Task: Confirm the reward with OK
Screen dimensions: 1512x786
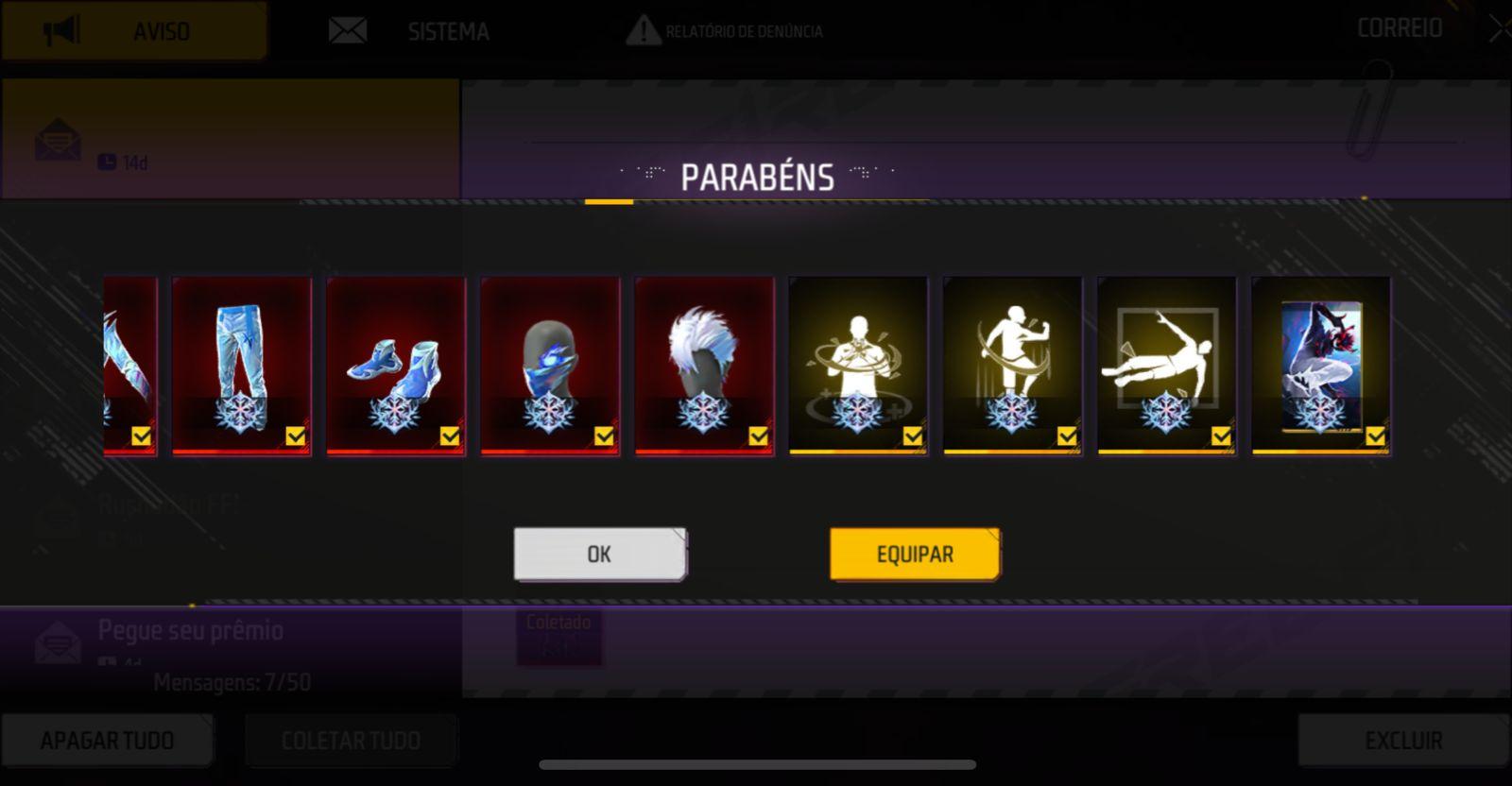Action: pyautogui.click(x=599, y=554)
